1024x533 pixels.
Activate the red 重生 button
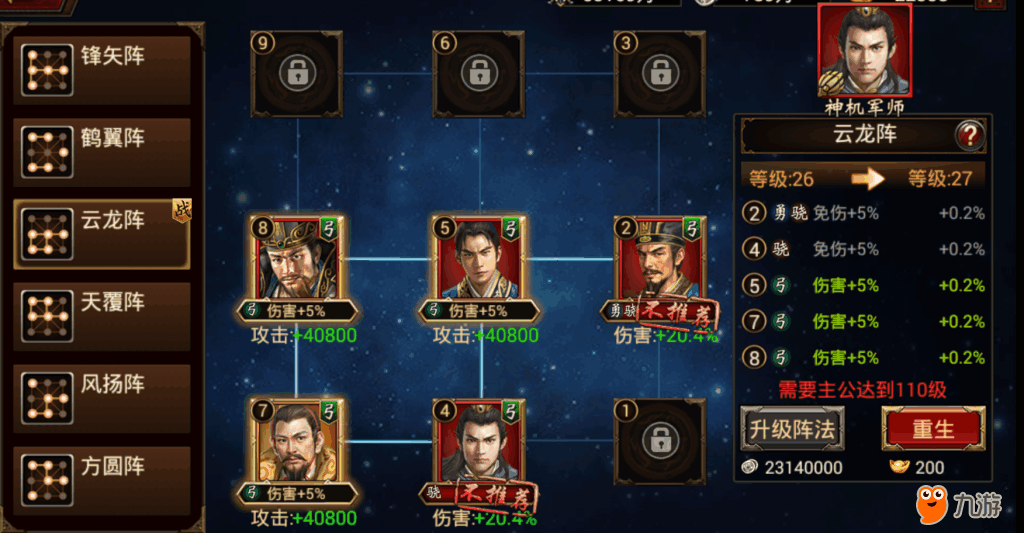(x=932, y=430)
